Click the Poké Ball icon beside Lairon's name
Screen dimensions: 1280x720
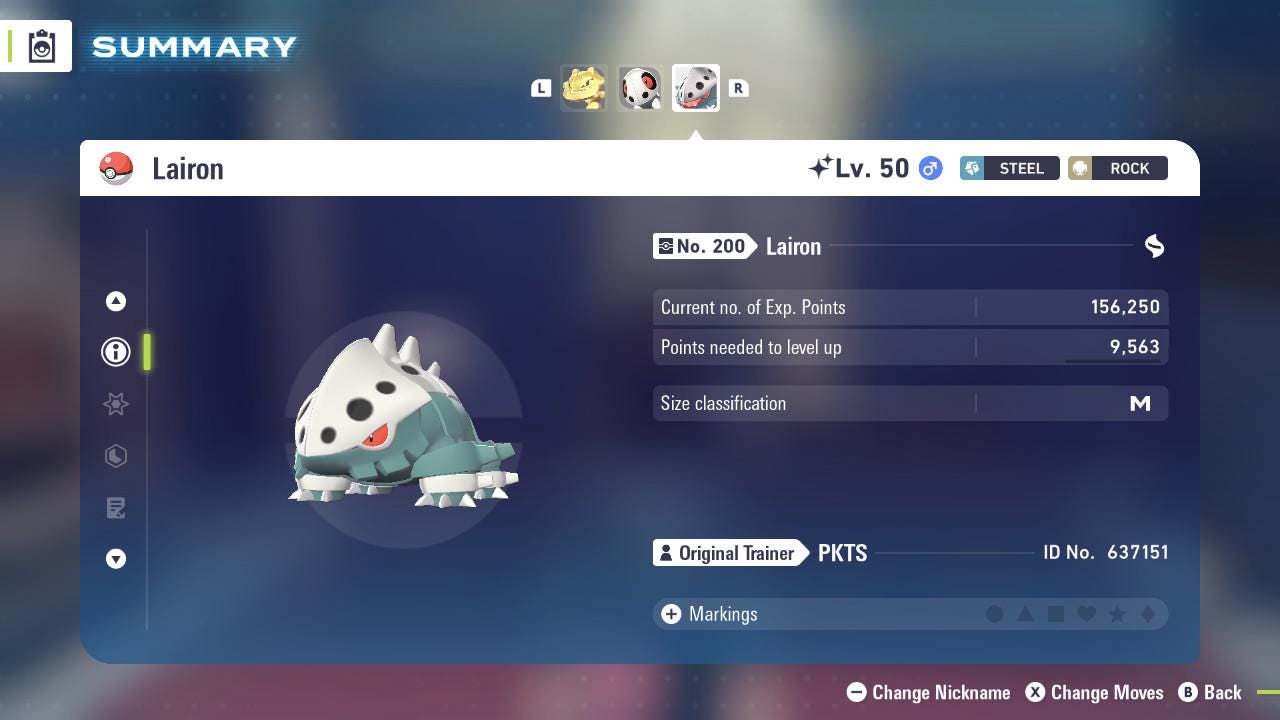(117, 168)
